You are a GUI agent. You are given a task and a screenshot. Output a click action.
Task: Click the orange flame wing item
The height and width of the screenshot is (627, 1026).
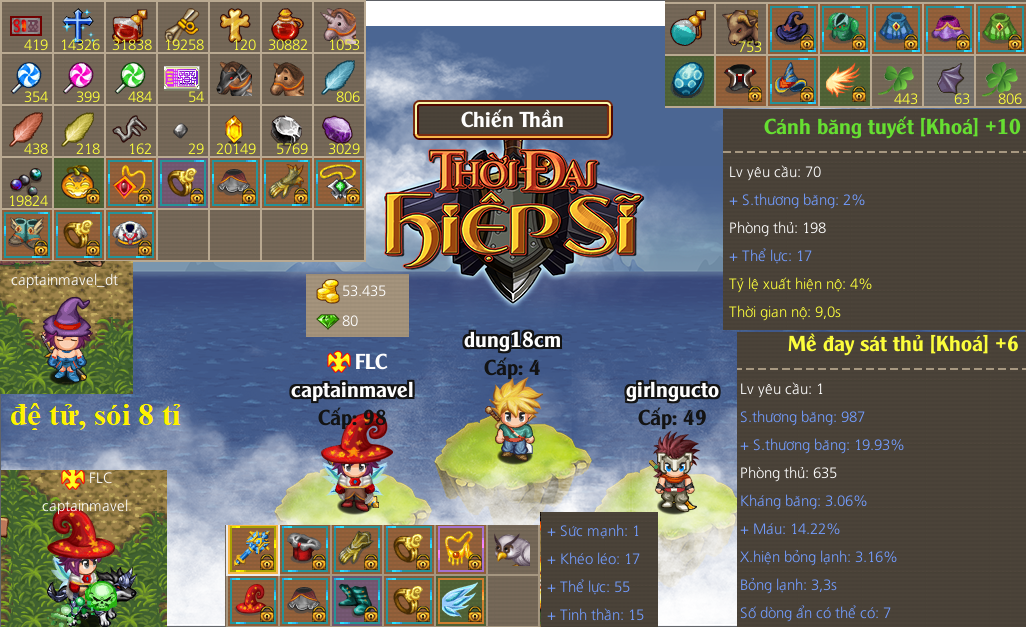(x=846, y=79)
